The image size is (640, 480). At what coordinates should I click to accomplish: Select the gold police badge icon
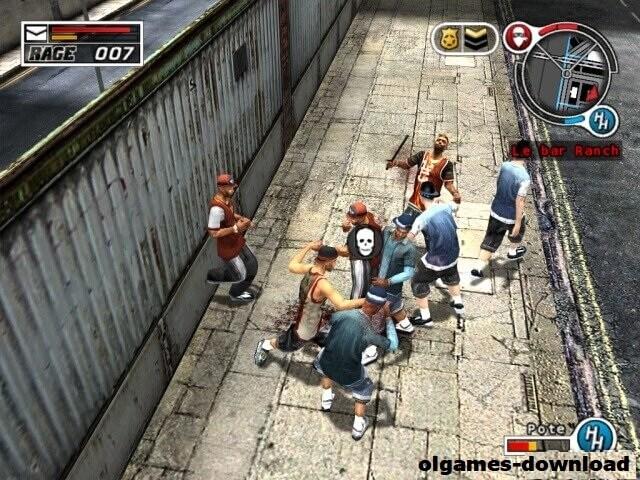449,39
